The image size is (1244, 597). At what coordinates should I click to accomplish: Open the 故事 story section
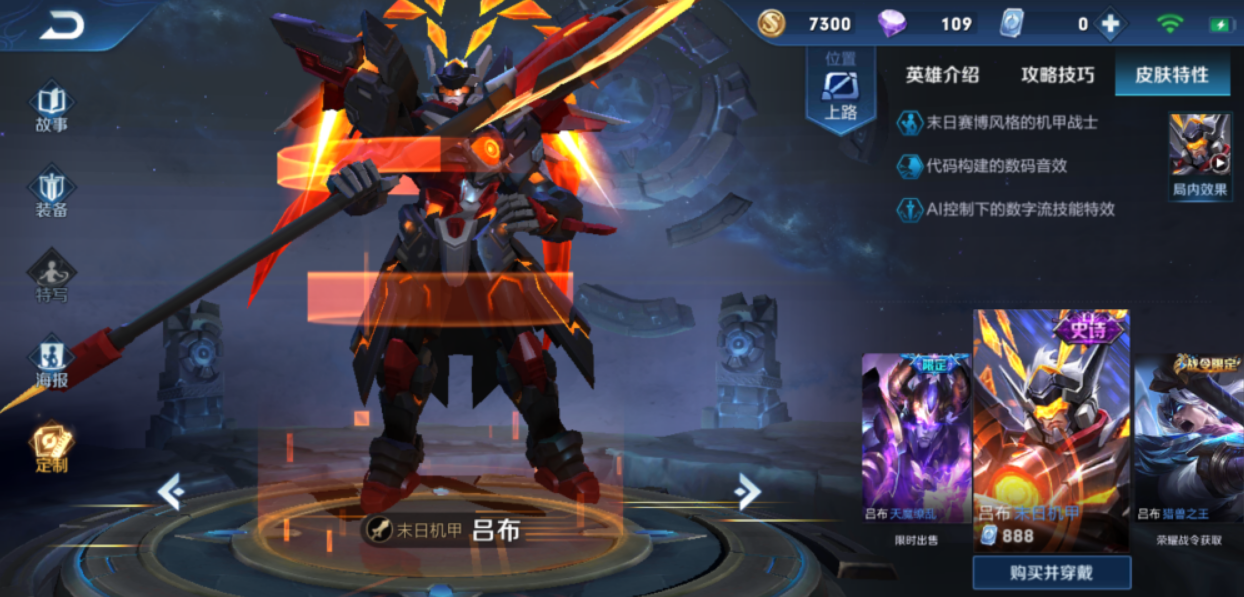click(x=51, y=108)
